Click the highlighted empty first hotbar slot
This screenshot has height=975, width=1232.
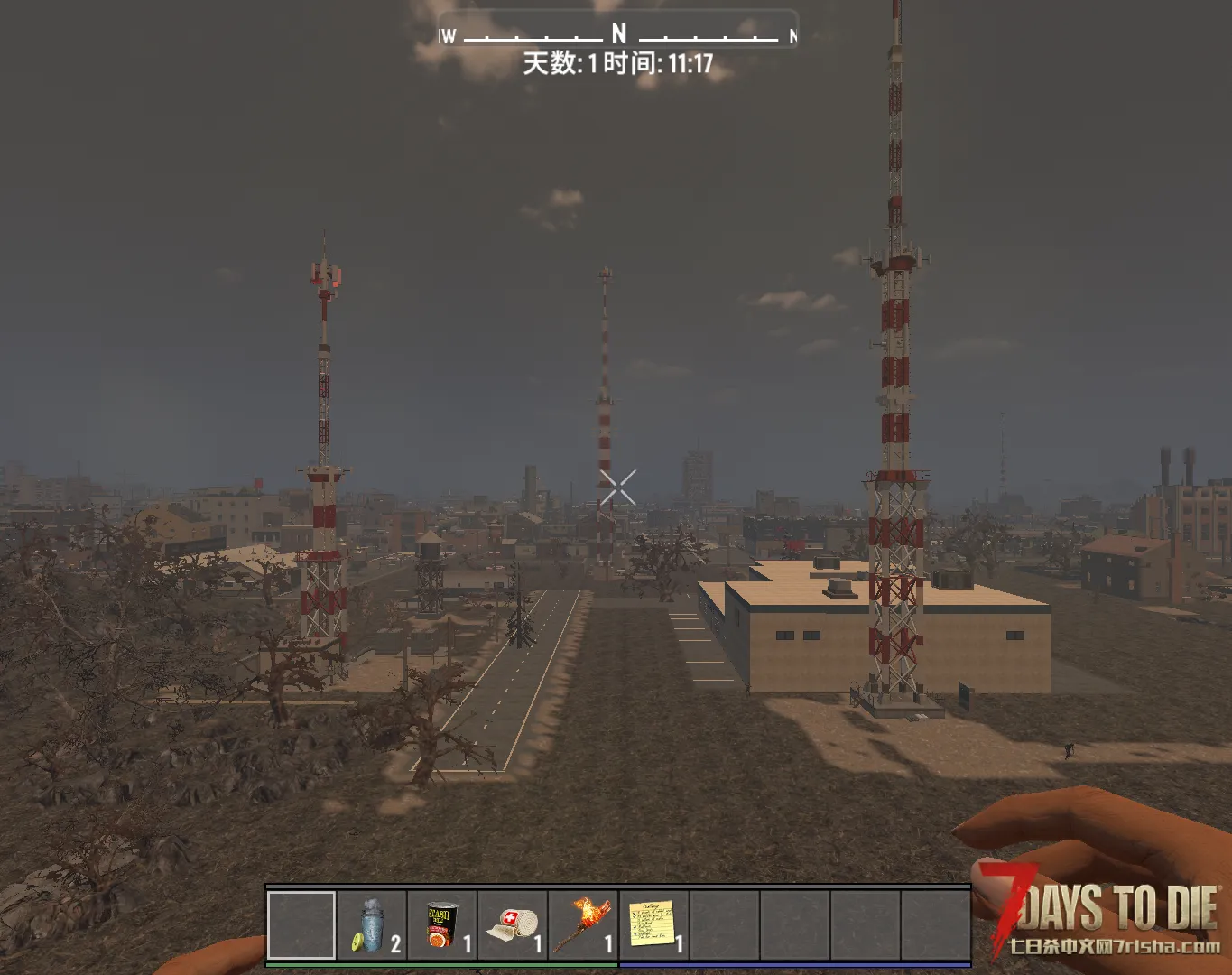[301, 925]
